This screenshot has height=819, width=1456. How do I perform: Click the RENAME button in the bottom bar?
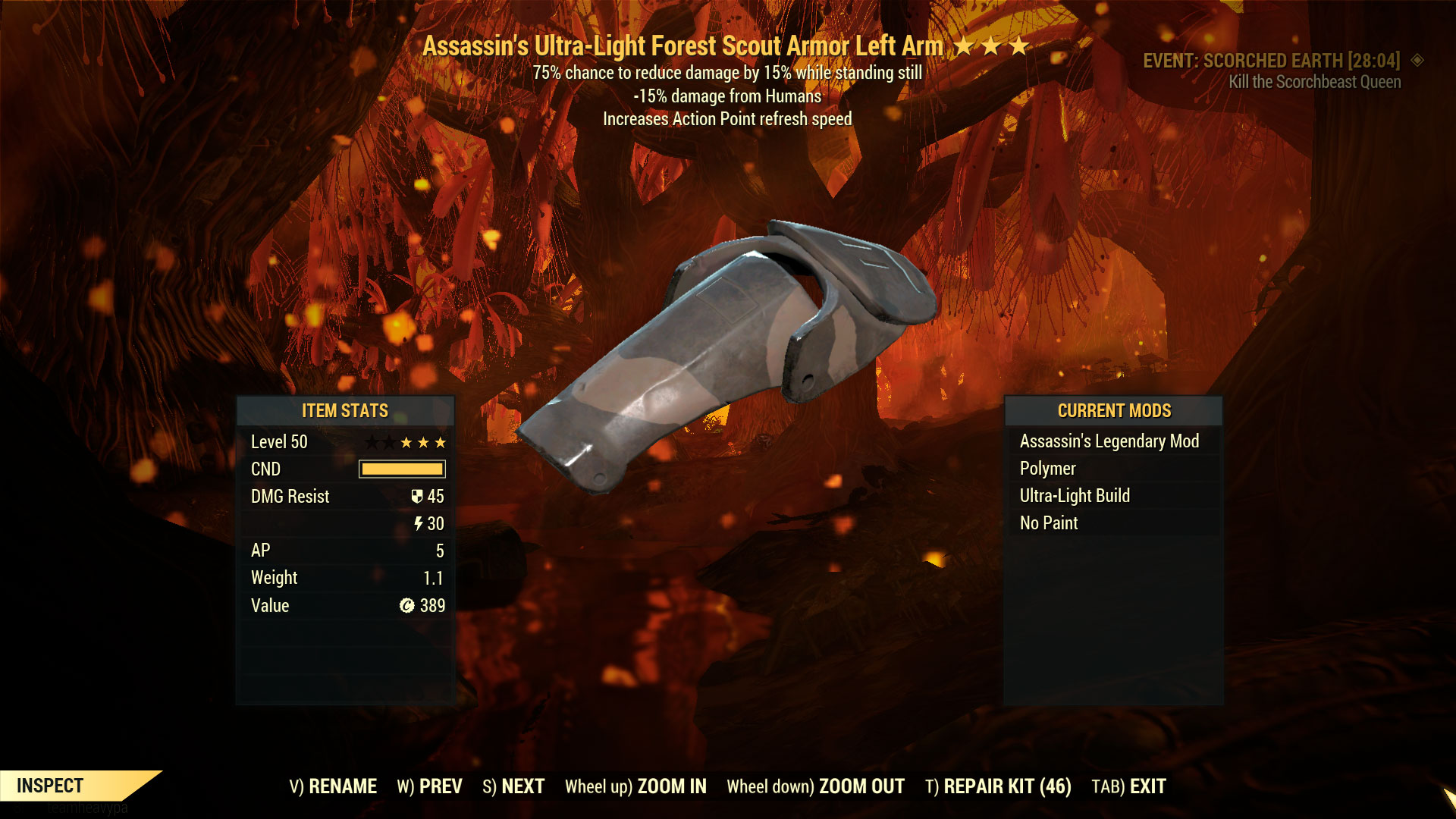[x=333, y=786]
